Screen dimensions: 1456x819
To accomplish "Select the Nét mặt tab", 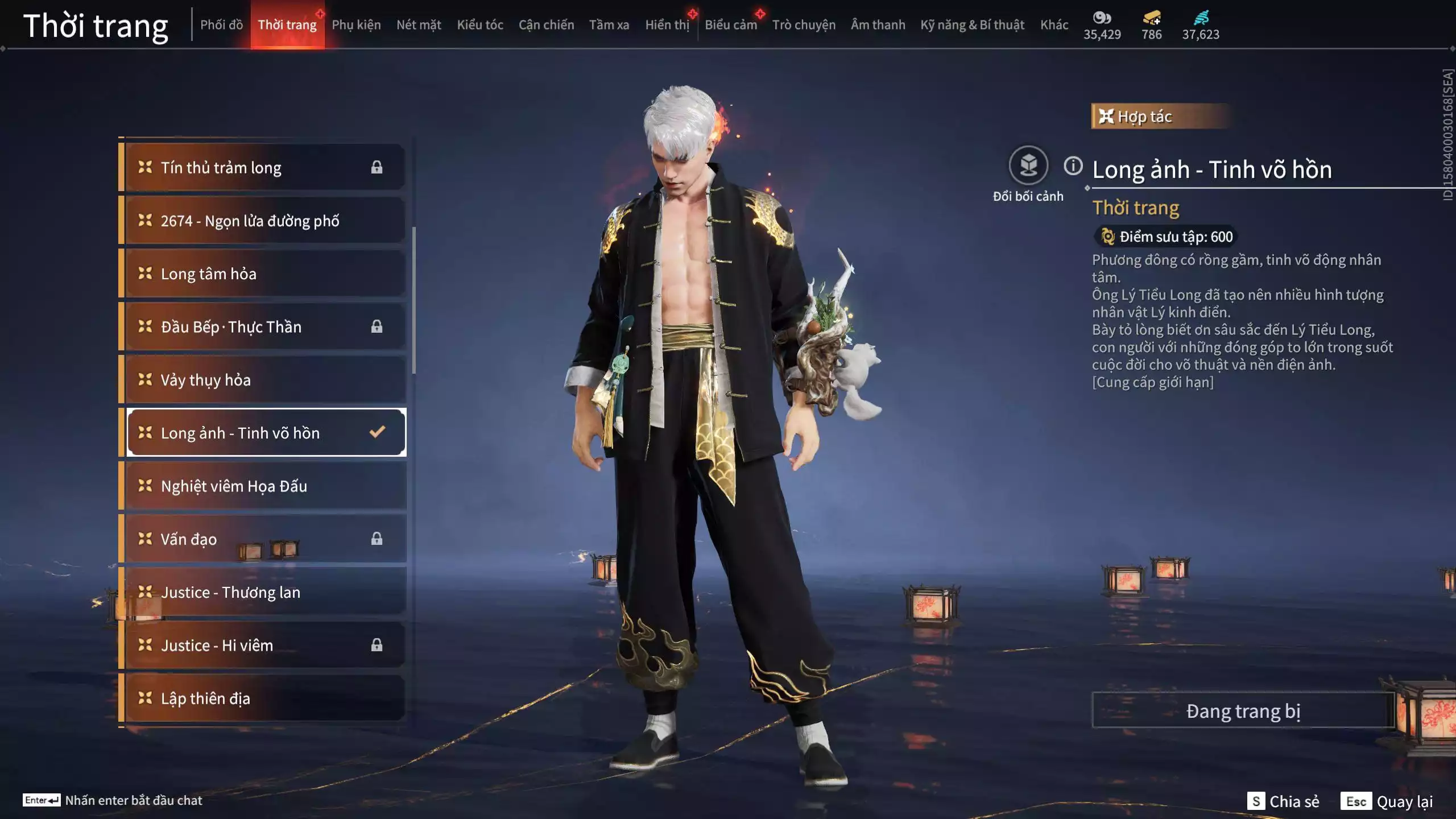I will 419,25.
